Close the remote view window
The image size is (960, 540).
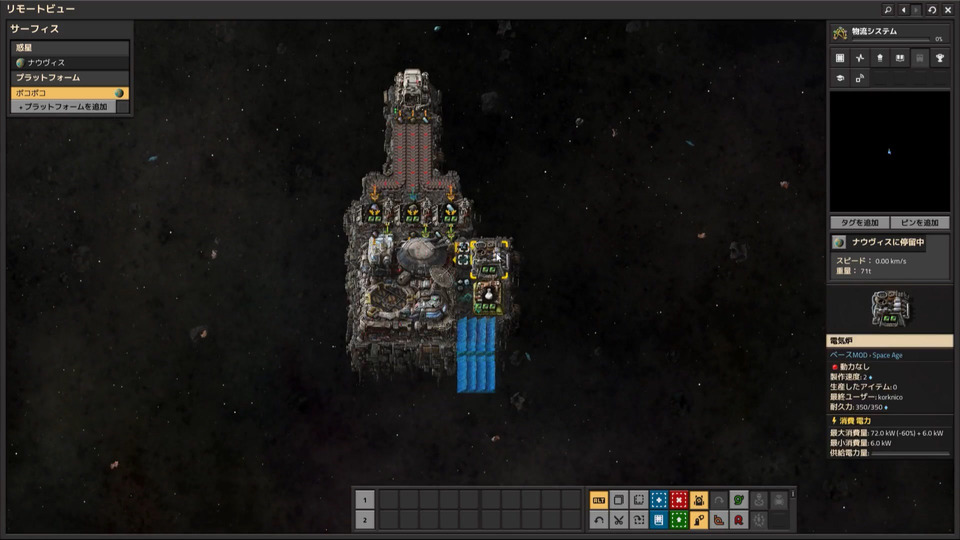coord(947,9)
